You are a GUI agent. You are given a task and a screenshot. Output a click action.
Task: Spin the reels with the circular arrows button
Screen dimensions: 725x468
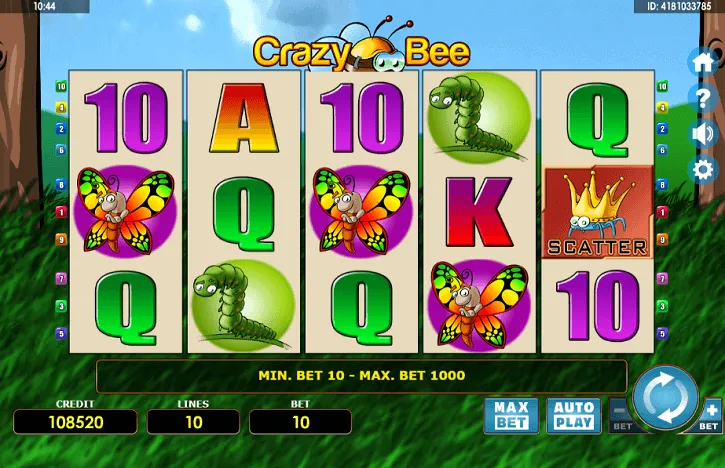tap(665, 395)
